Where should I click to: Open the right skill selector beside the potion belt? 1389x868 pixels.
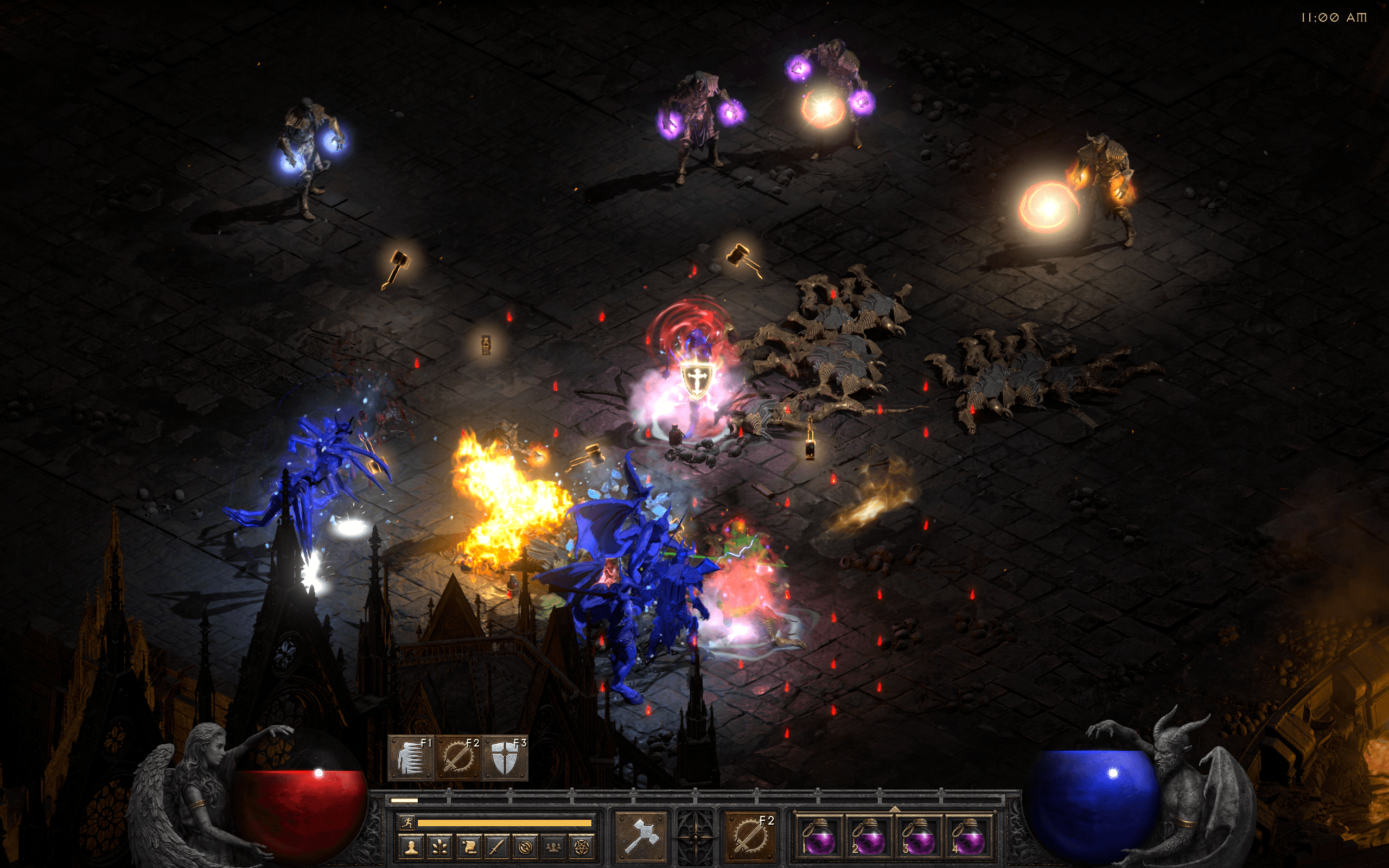750,836
